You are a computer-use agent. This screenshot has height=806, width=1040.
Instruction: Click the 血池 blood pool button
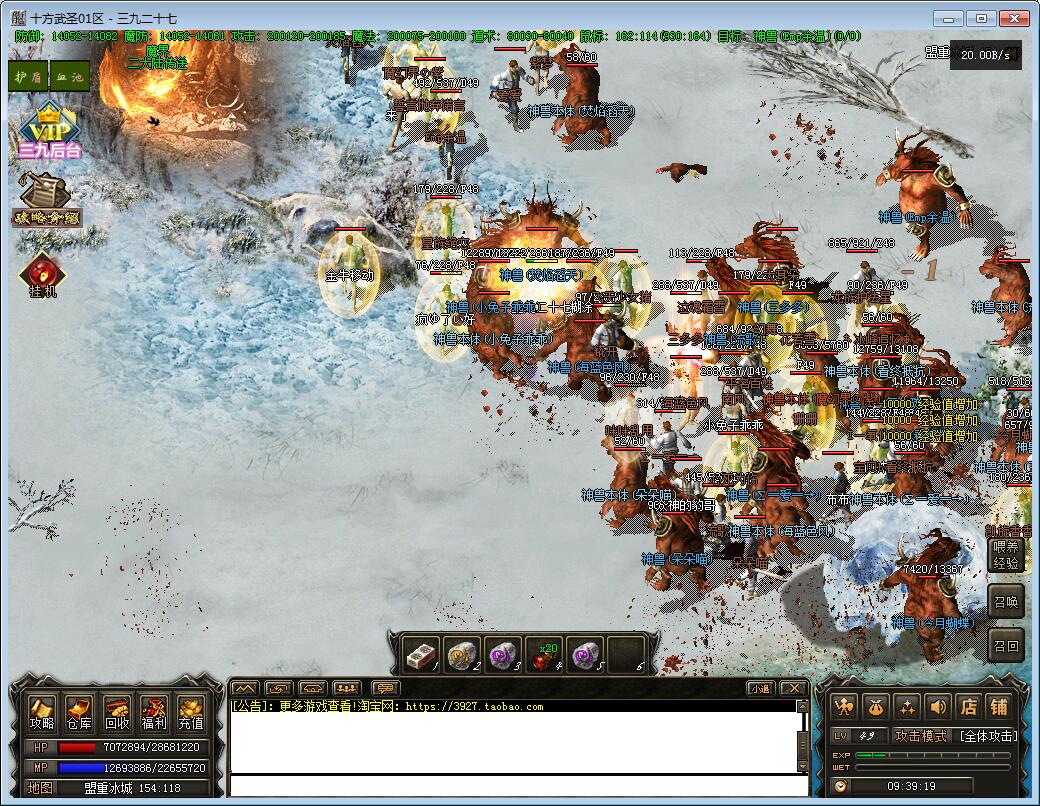69,76
